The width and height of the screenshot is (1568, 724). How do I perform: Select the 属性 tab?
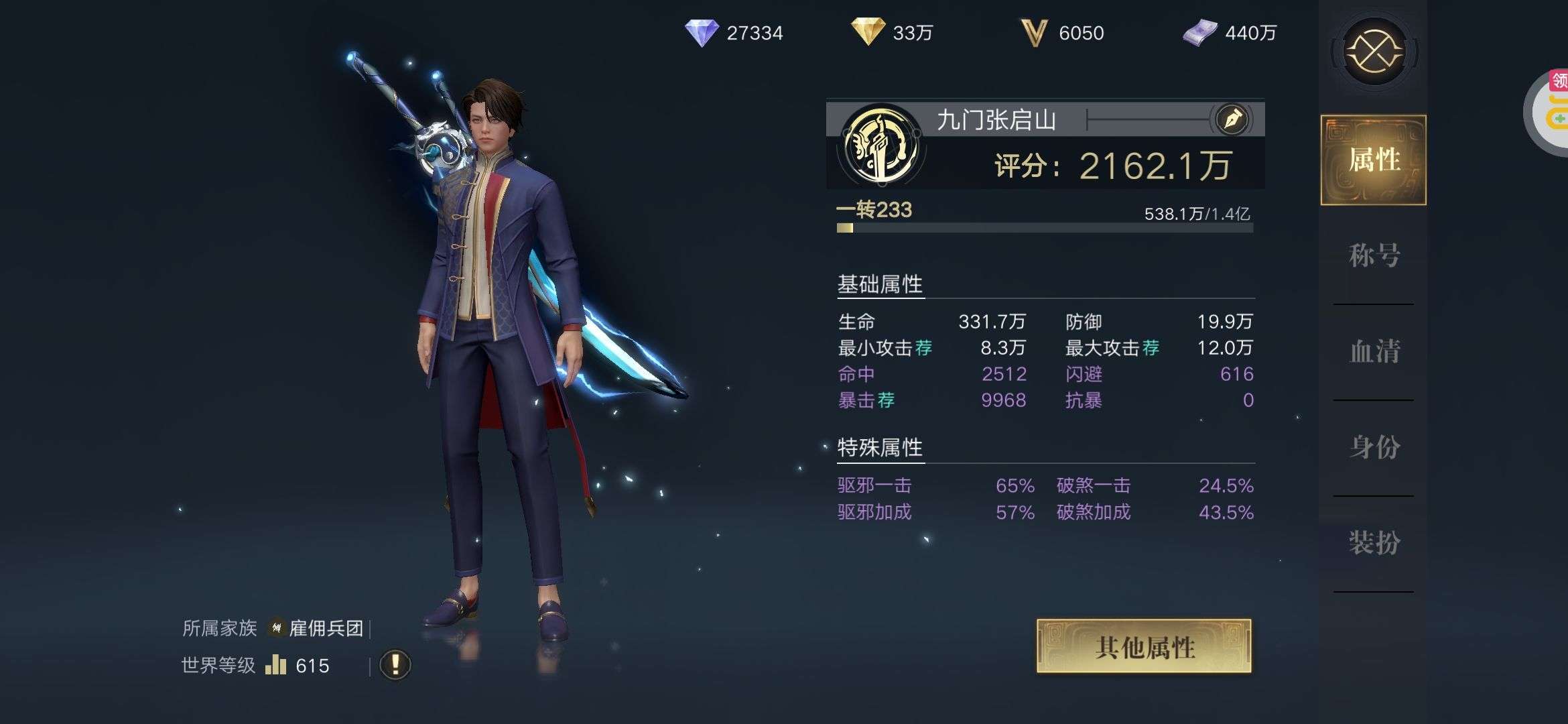[1374, 160]
